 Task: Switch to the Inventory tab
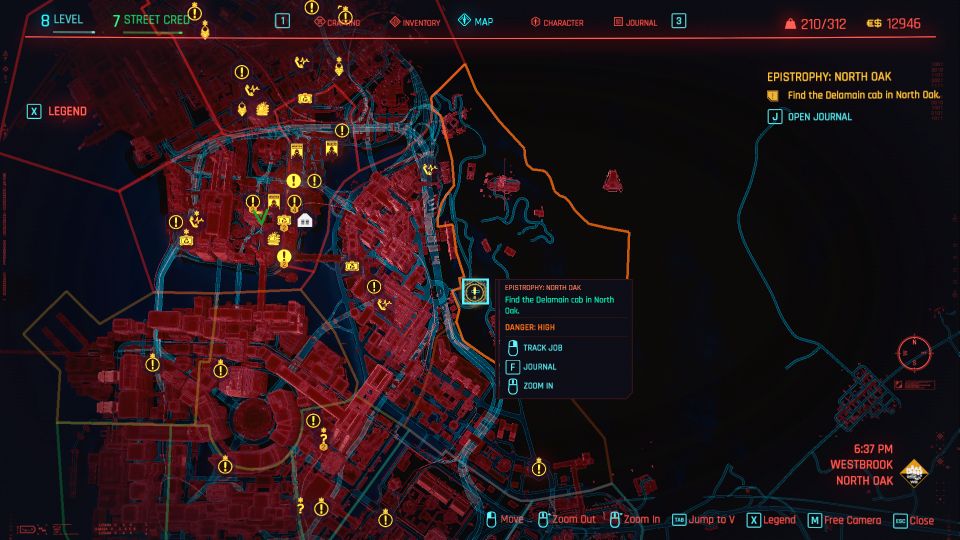(414, 21)
